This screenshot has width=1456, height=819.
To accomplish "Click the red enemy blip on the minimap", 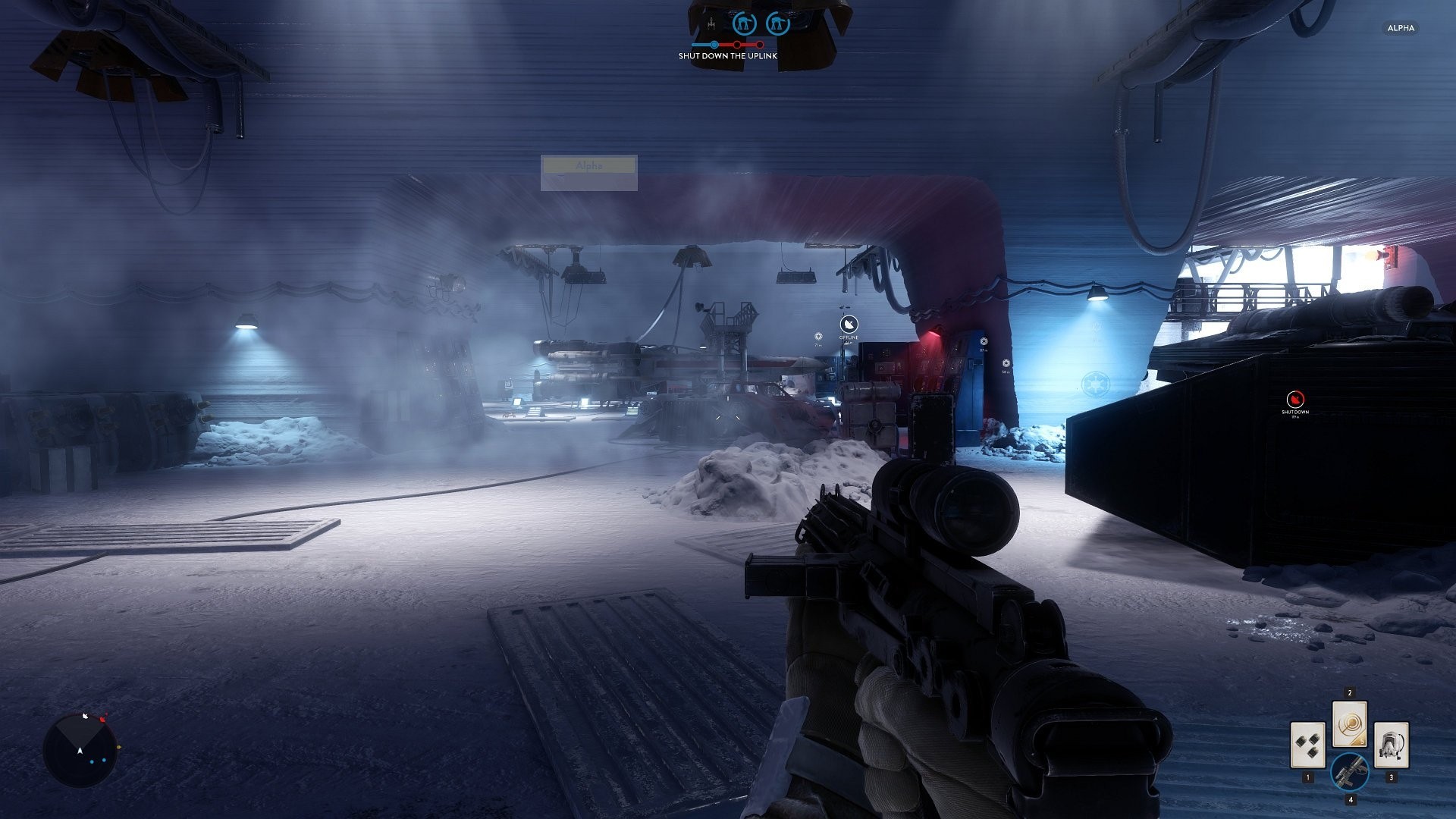I will tap(102, 718).
